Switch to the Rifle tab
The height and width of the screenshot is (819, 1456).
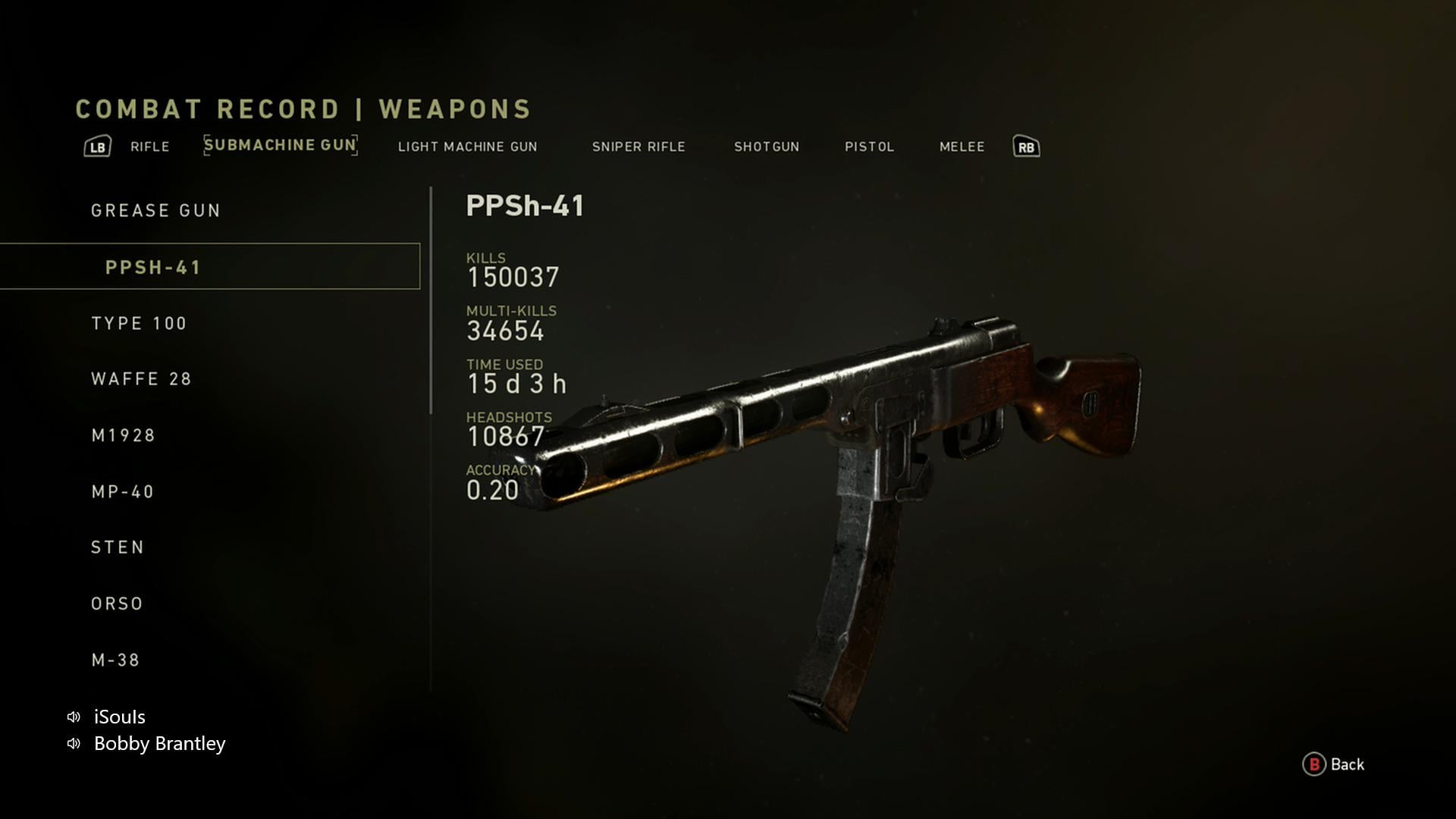point(149,147)
